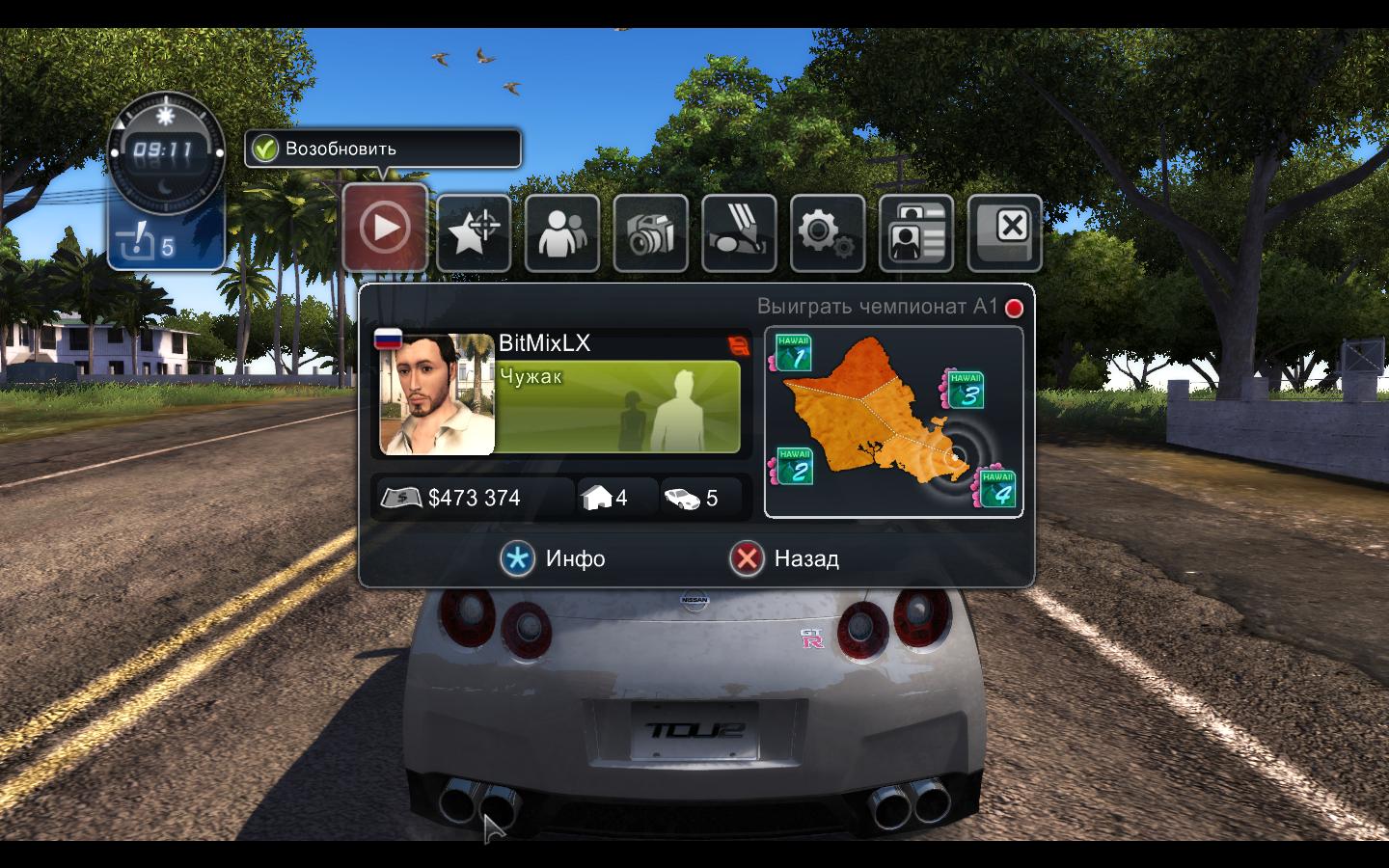Open the friends and players menu
1389x868 pixels.
click(561, 232)
